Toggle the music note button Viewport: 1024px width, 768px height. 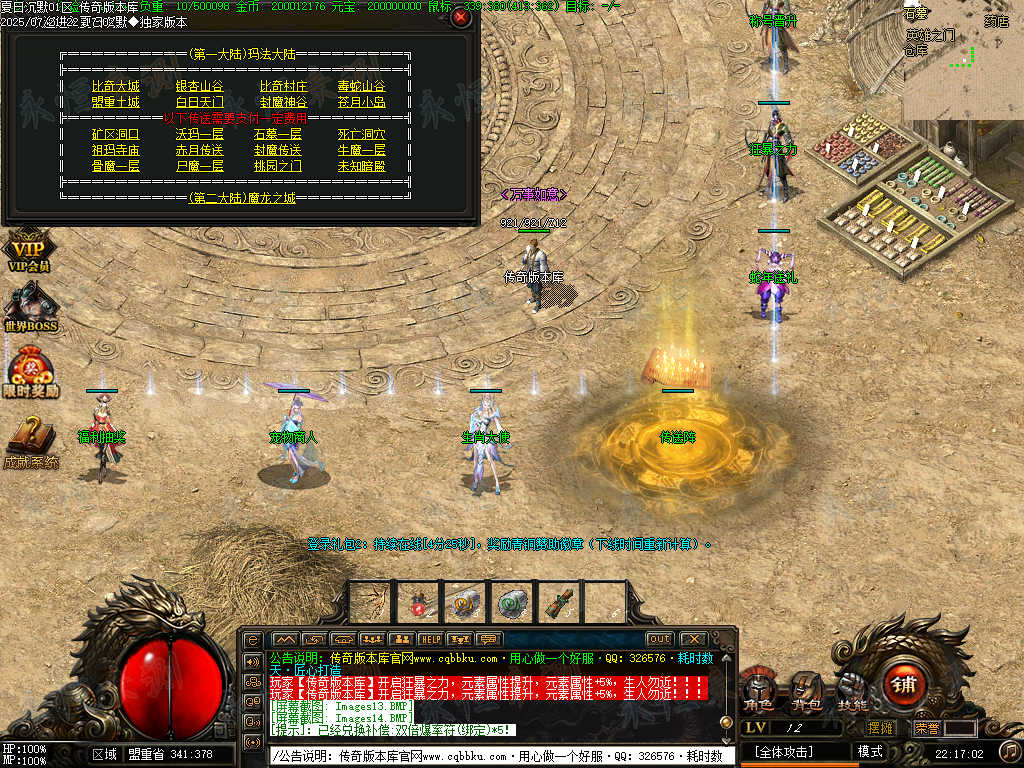click(1010, 751)
